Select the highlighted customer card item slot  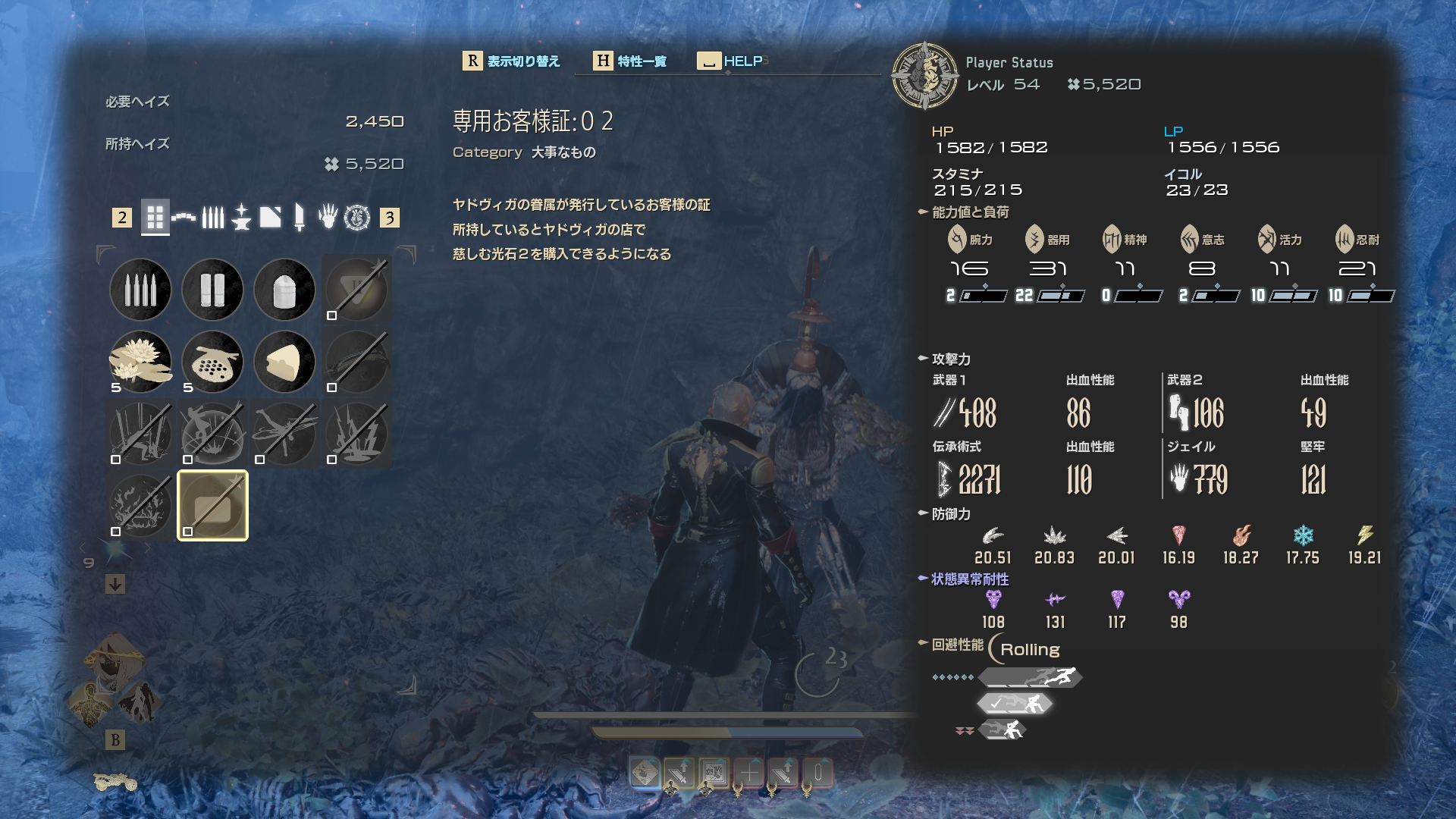[212, 506]
